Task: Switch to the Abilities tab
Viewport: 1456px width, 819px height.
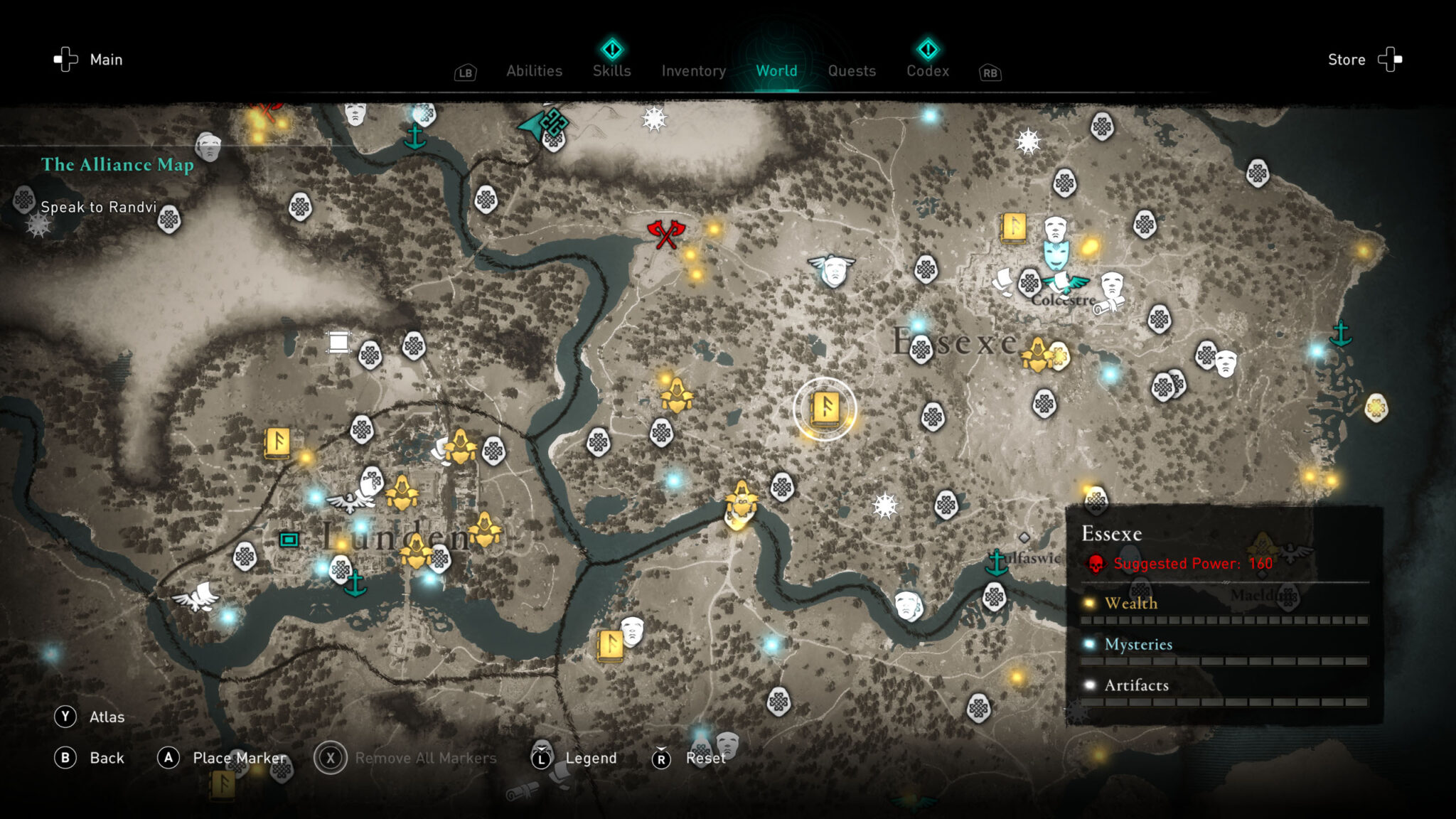Action: (x=534, y=71)
